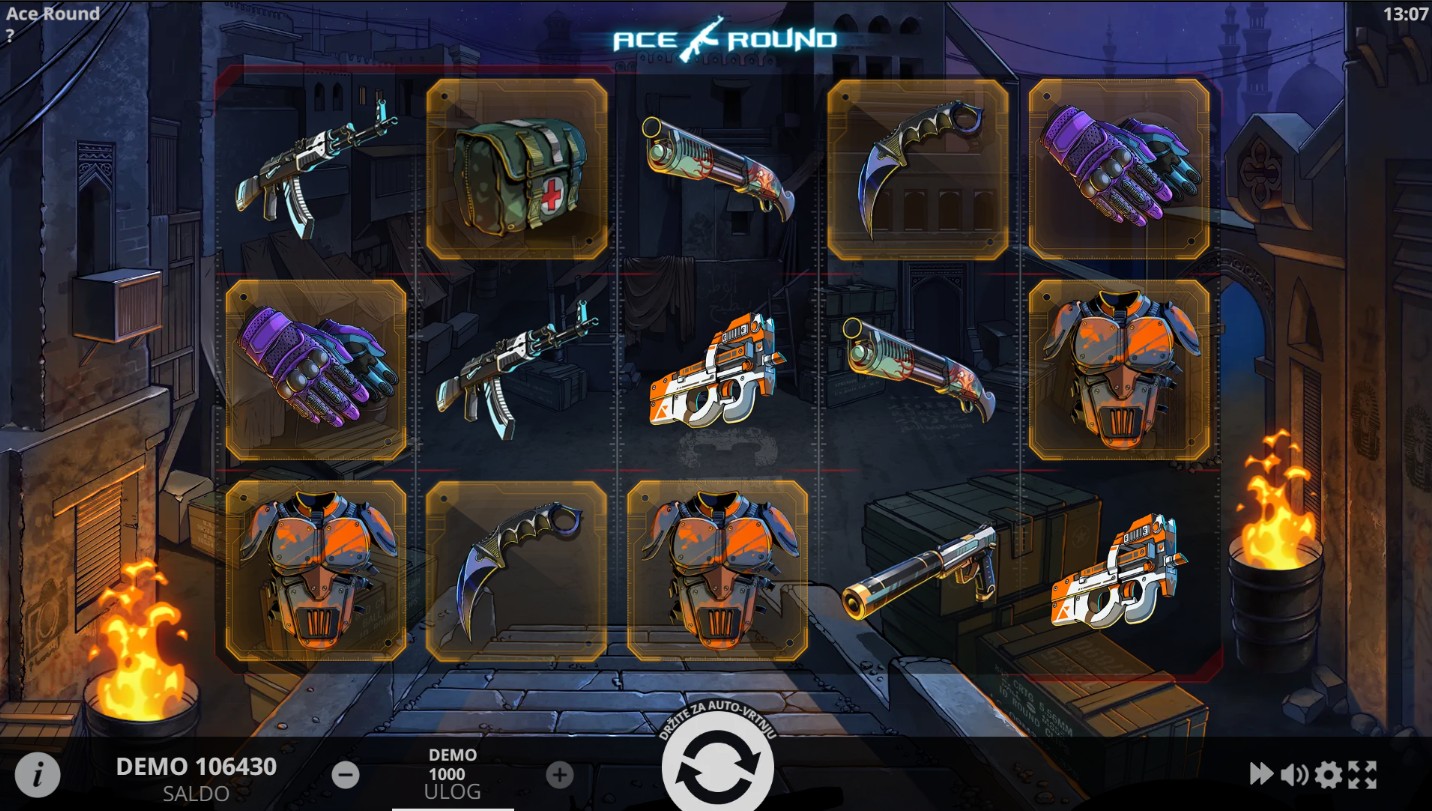Decrease the bet with the minus button

tap(346, 774)
